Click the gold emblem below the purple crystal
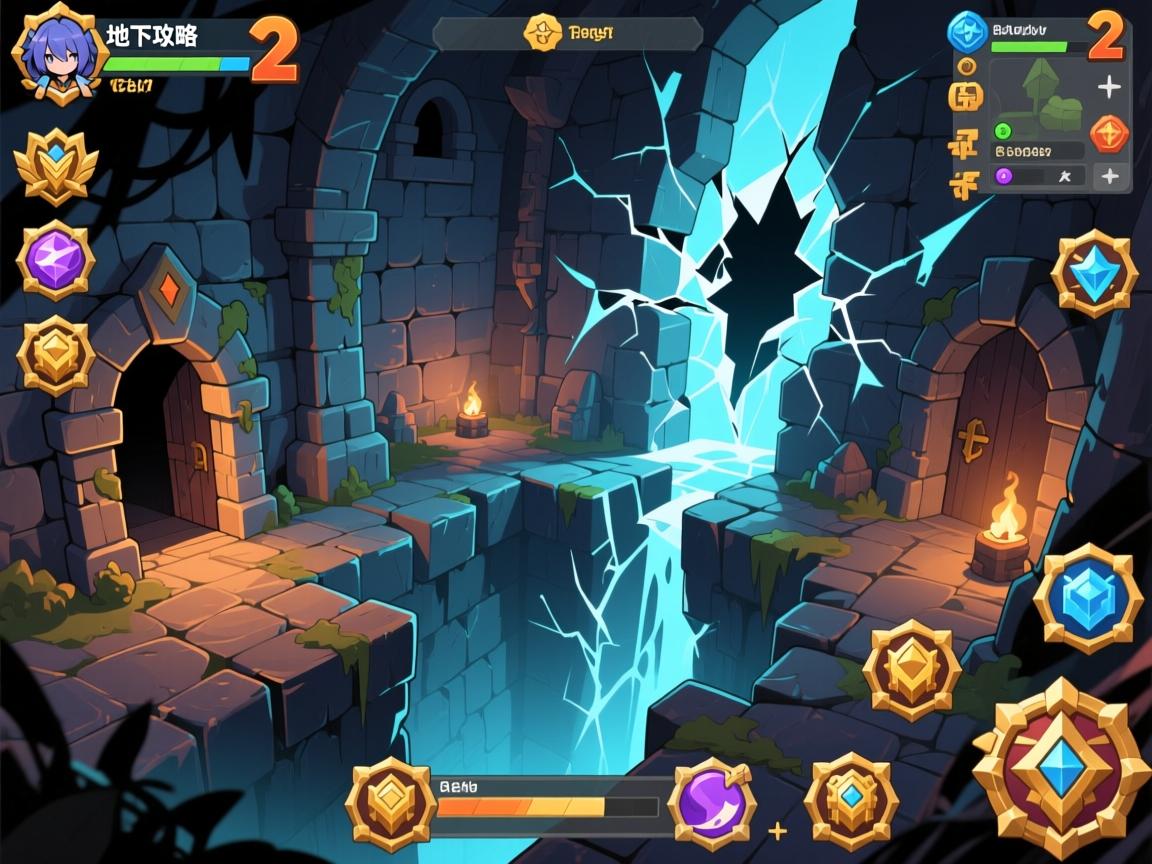Image resolution: width=1152 pixels, height=864 pixels. (x=56, y=355)
